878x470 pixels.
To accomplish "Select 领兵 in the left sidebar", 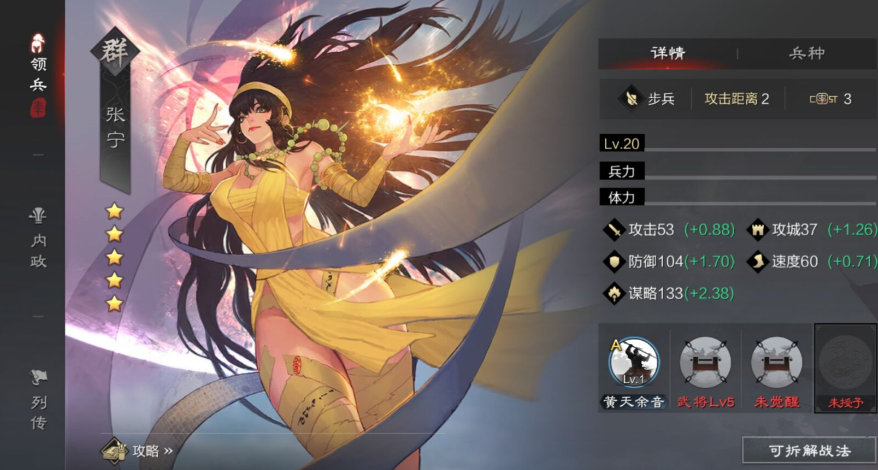I will point(38,77).
